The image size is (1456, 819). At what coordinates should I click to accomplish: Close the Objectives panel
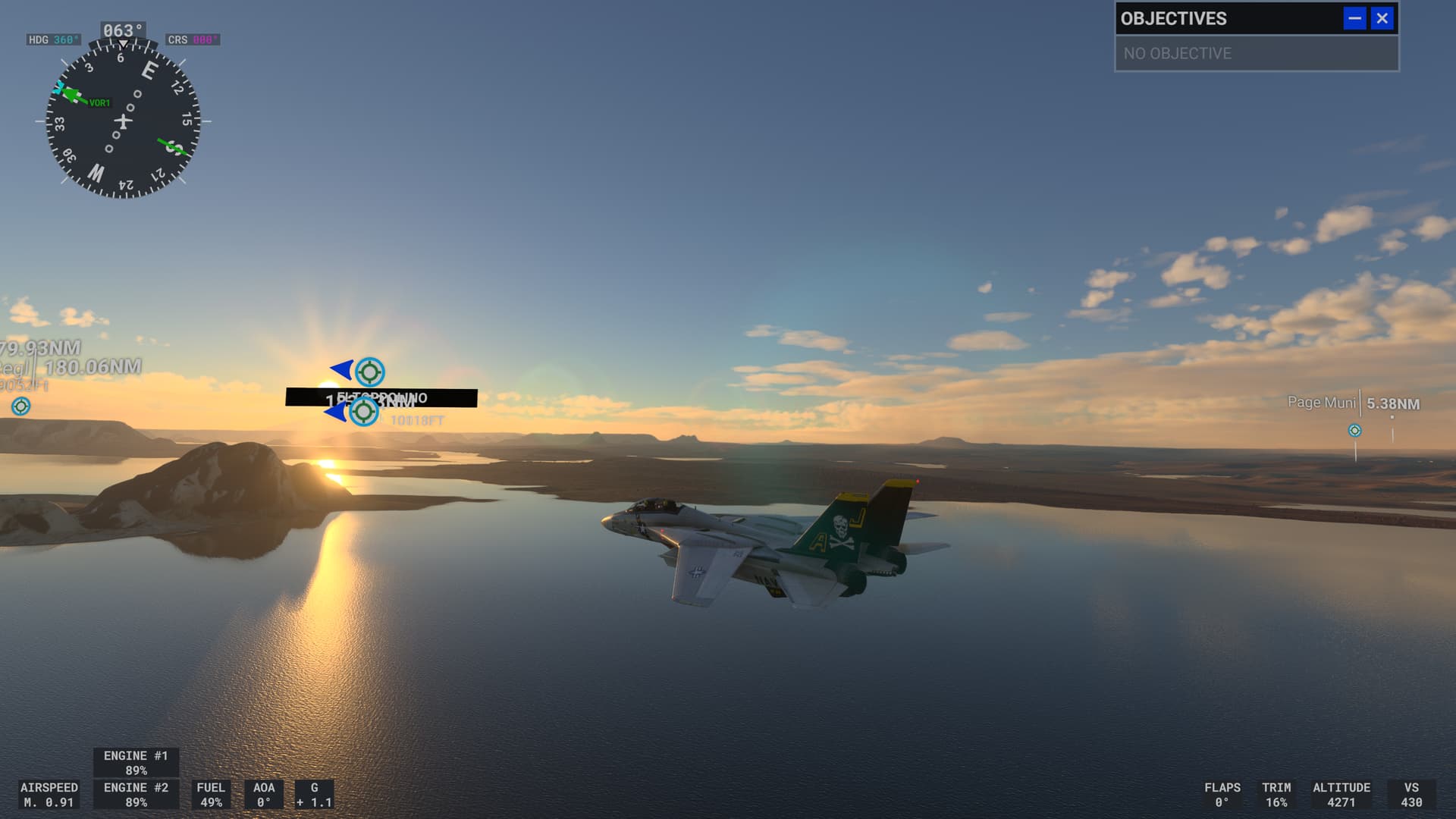pos(1382,18)
